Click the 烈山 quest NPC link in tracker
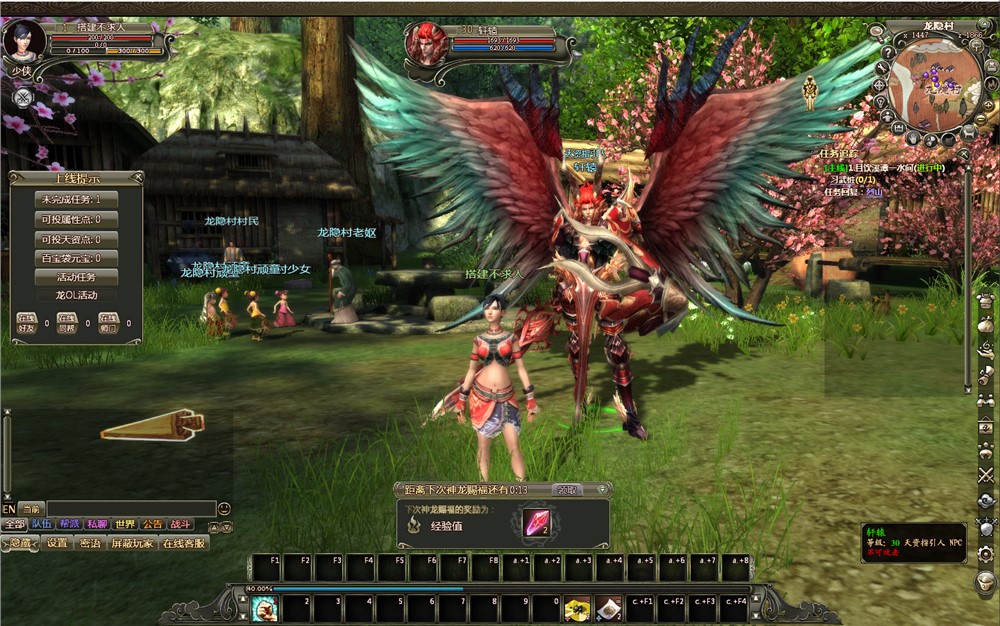The height and width of the screenshot is (626, 1000). [x=875, y=191]
